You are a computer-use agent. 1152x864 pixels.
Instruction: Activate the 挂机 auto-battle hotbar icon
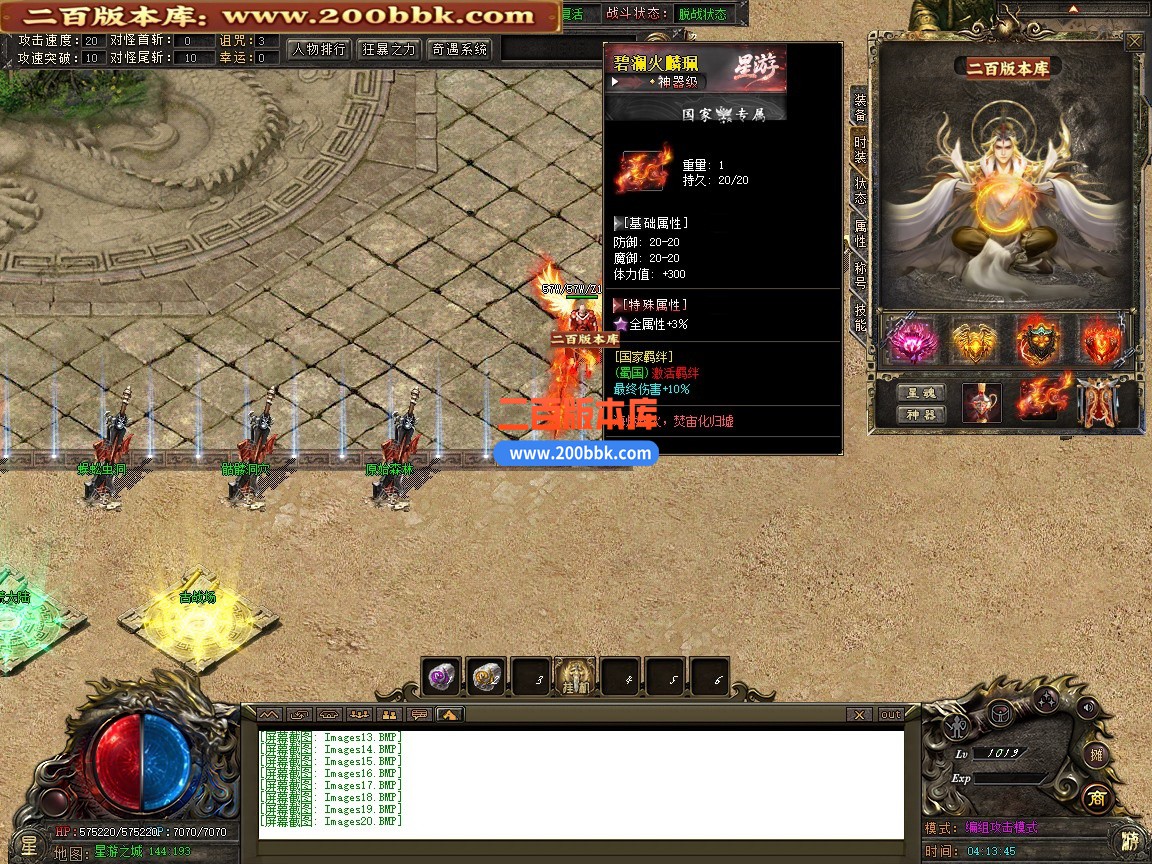tap(575, 677)
